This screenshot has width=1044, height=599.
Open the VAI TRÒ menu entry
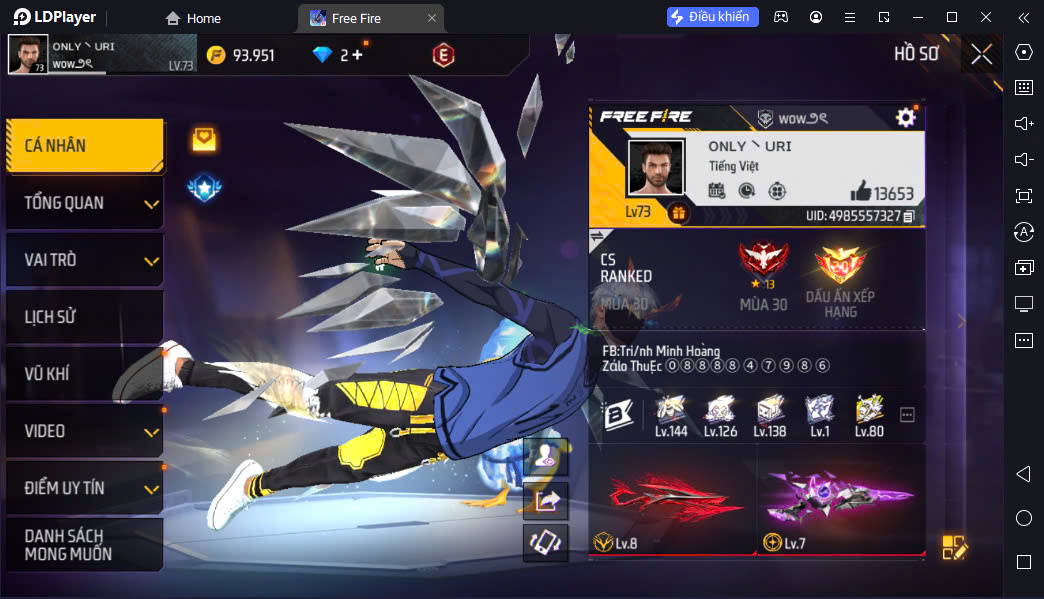[x=84, y=260]
